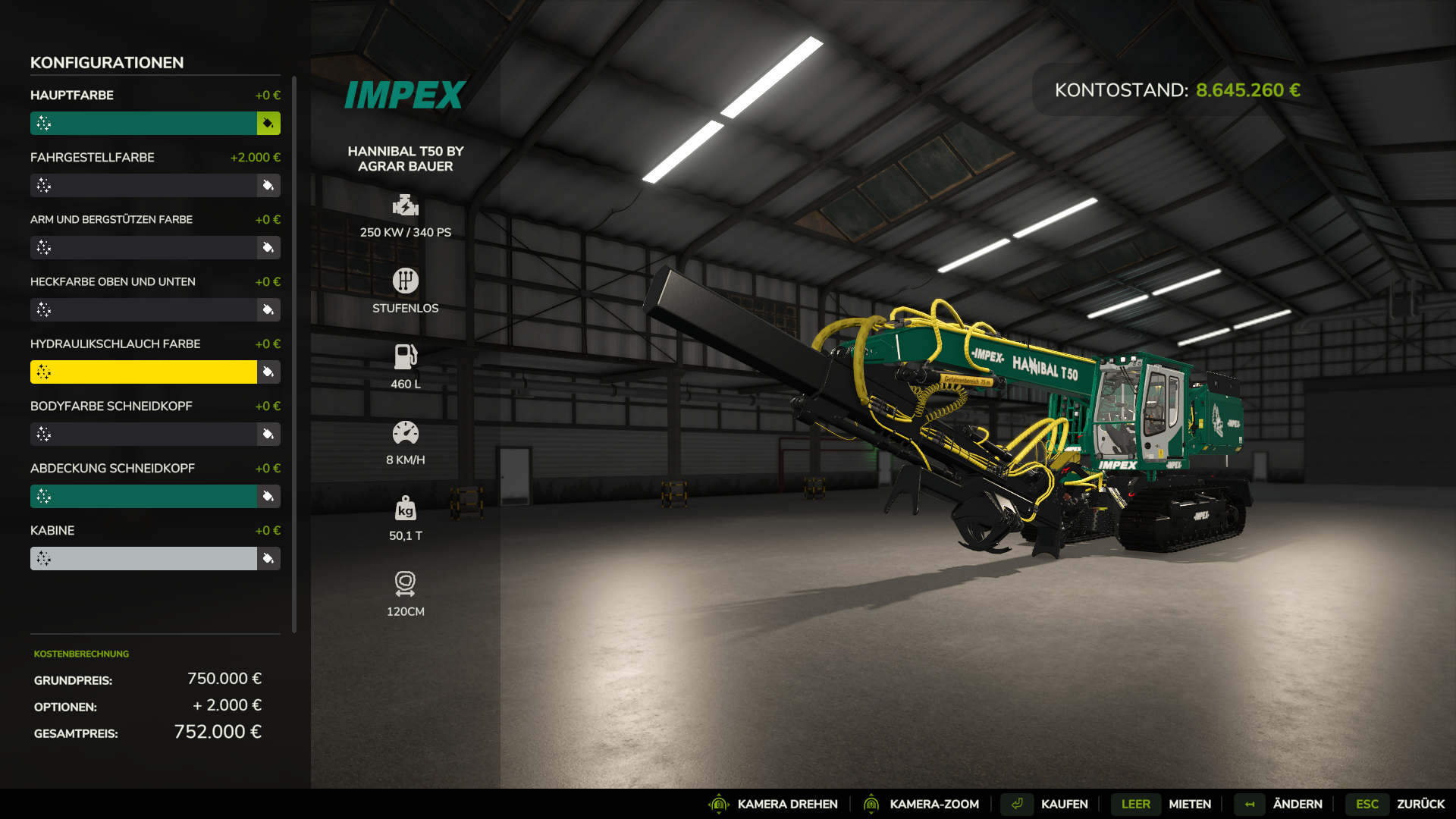Image resolution: width=1456 pixels, height=819 pixels.
Task: Select the Abdeckung Schneidkopf green bar
Action: click(x=144, y=496)
